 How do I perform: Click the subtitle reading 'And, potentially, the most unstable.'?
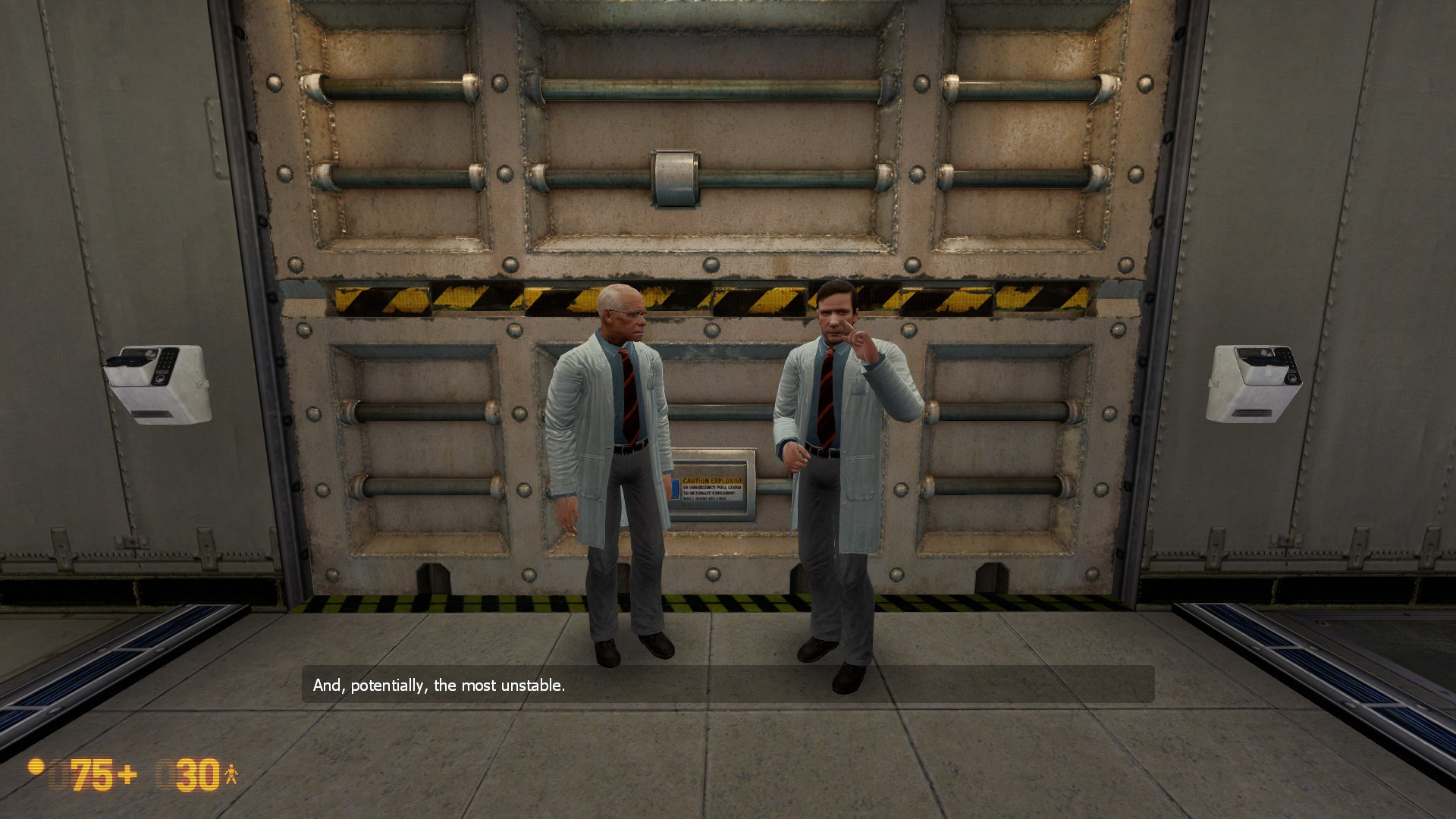tap(438, 684)
